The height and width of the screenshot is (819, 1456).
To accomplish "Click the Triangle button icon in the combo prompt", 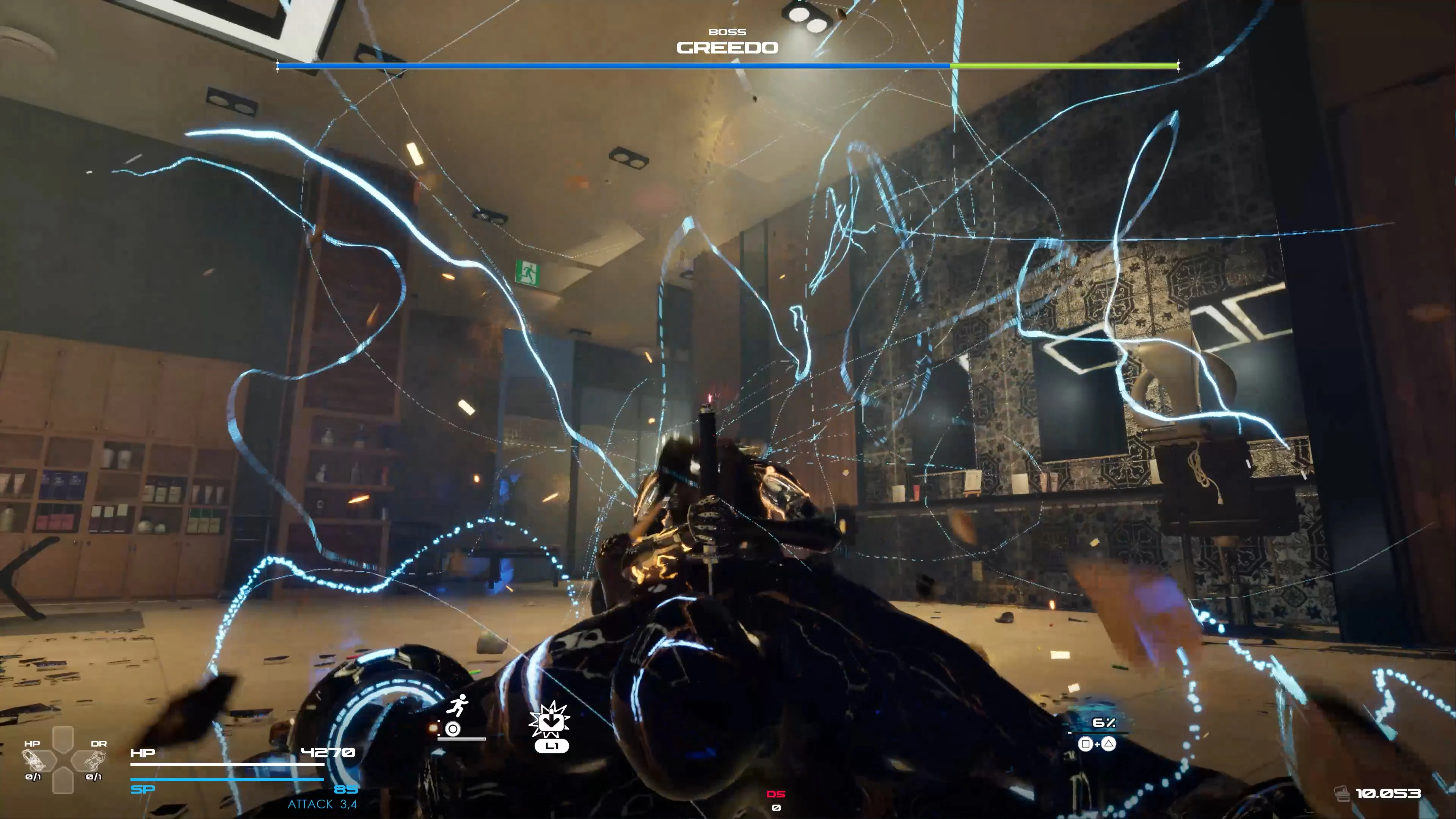I will (1109, 744).
